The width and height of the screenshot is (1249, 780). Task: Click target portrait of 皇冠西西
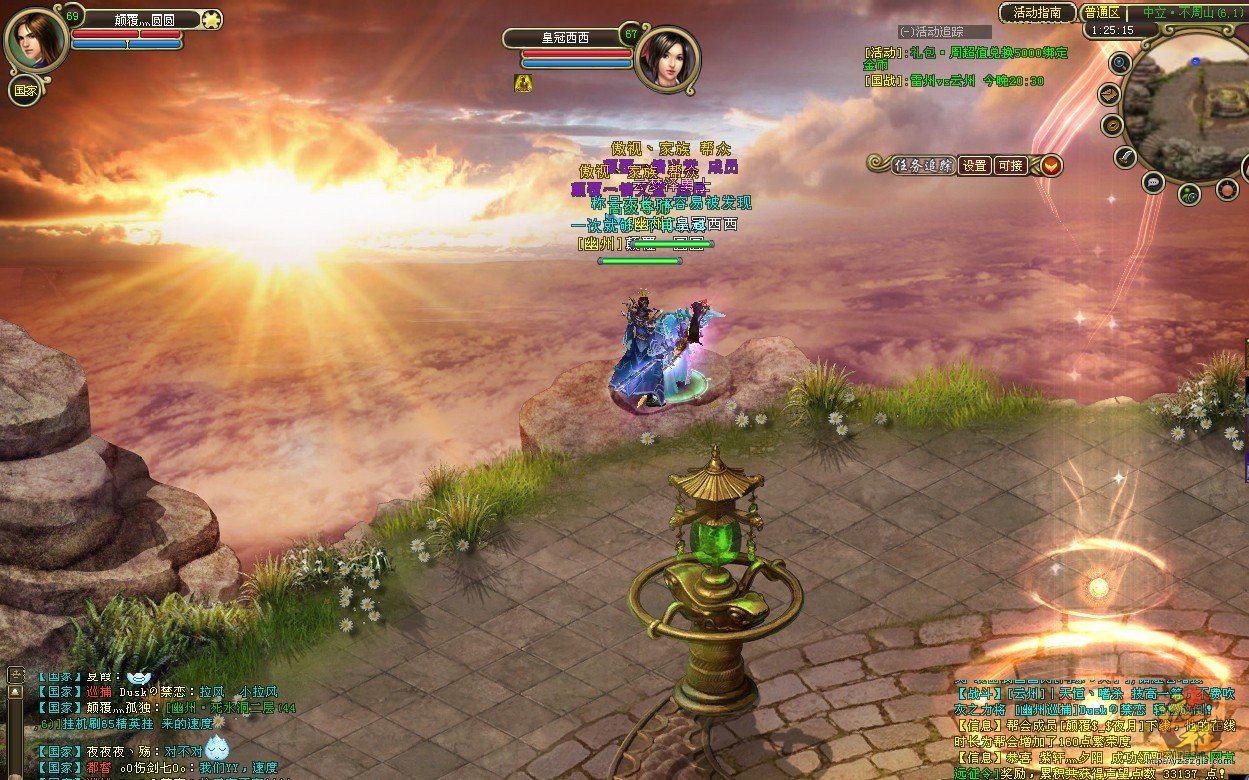tap(666, 60)
